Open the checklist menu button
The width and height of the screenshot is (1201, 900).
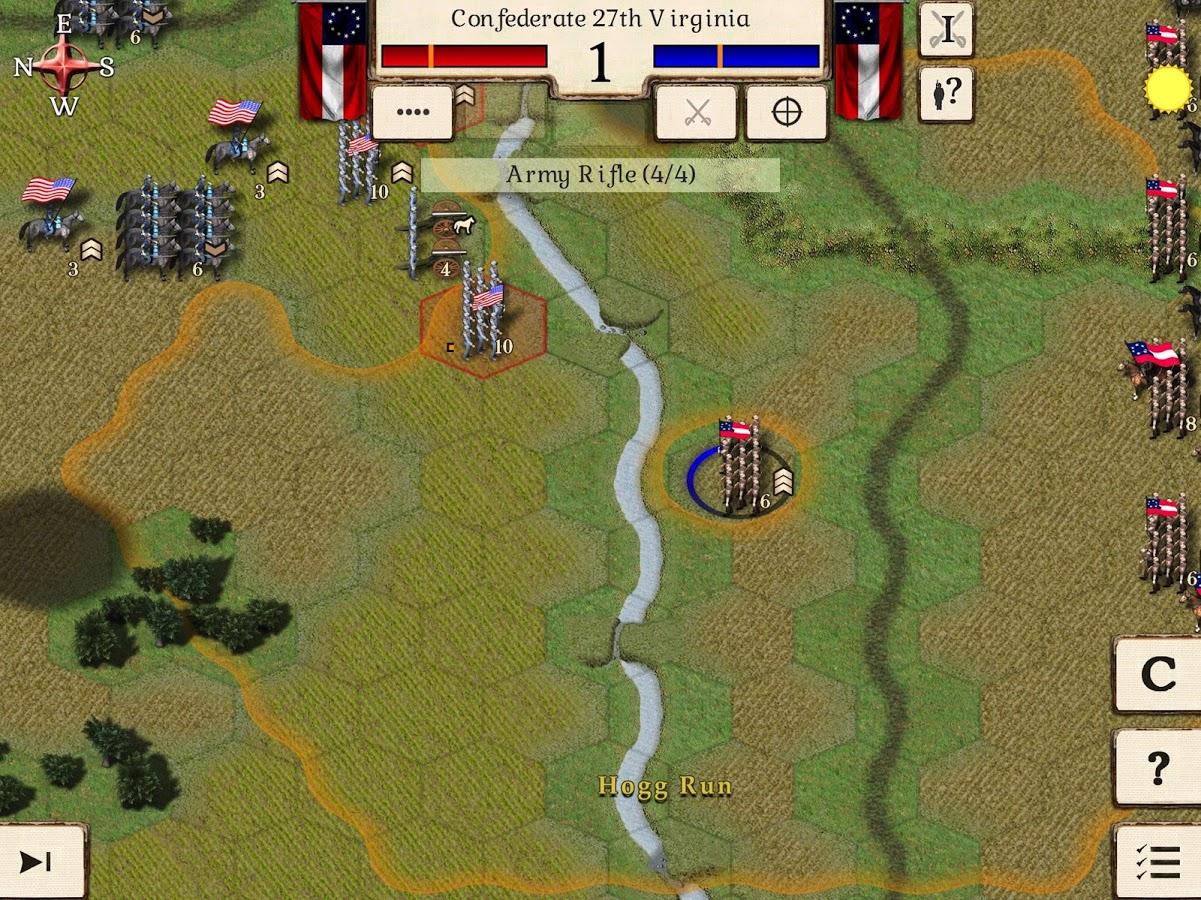click(x=1158, y=862)
